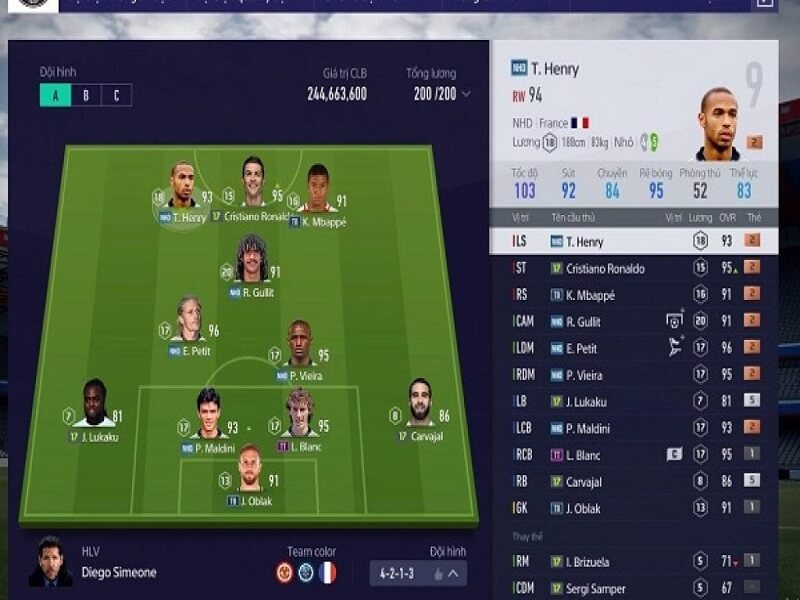Expand the Tổng lương dropdown arrow
Screen dimensions: 800x600
466,95
